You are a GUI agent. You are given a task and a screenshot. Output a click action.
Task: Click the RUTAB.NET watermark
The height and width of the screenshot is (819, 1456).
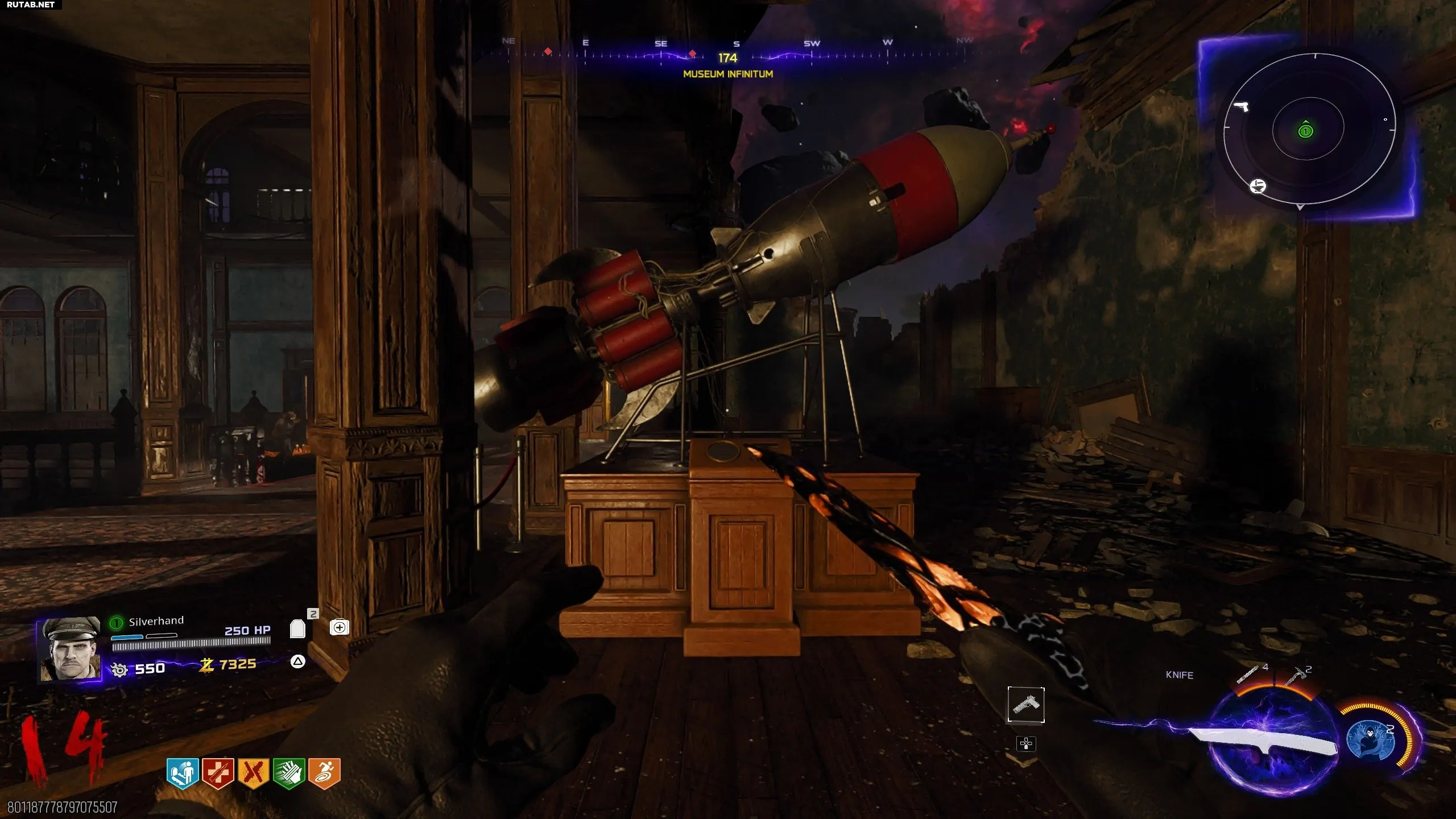(x=31, y=5)
